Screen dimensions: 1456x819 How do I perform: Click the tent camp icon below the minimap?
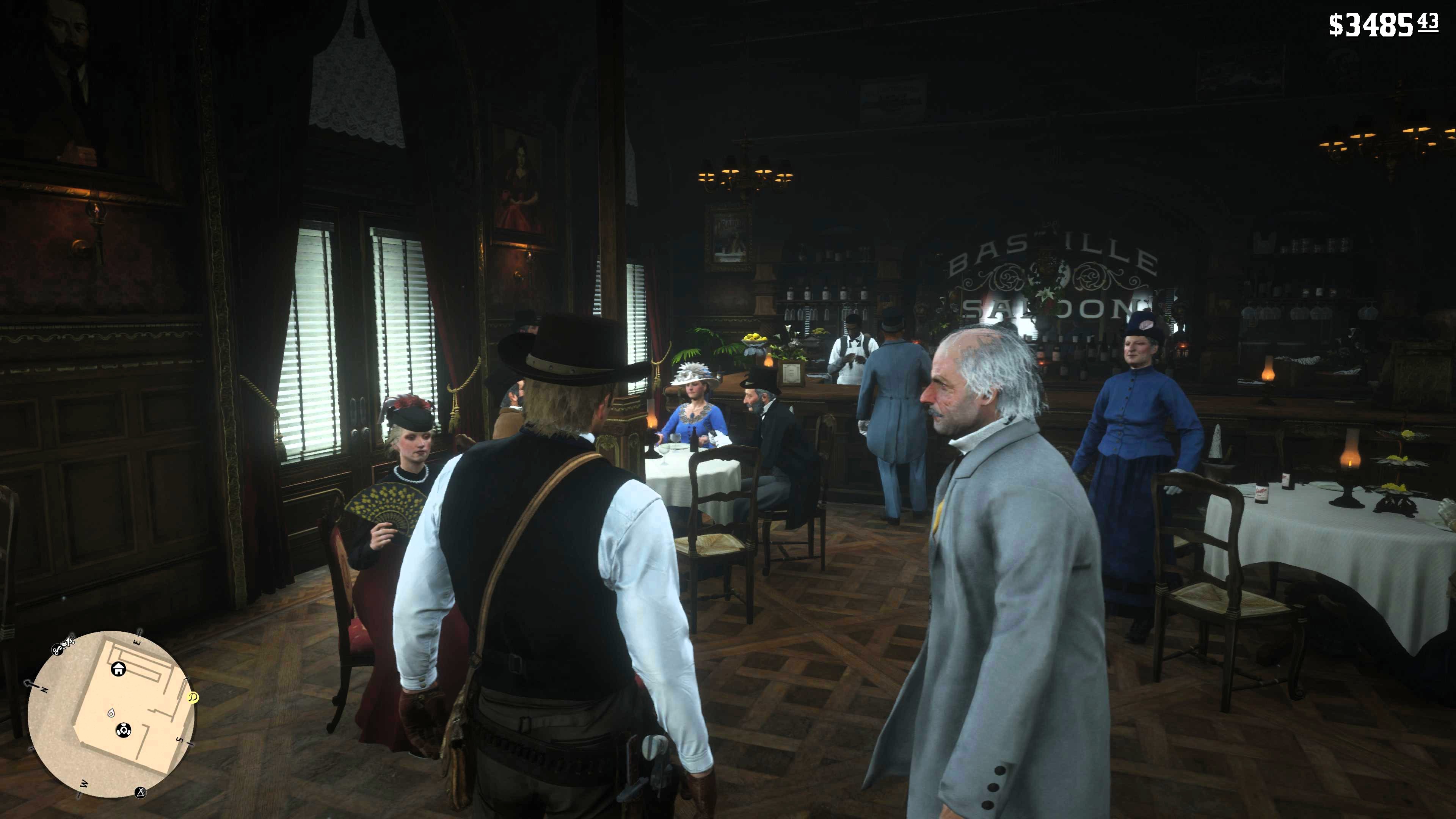point(141,793)
